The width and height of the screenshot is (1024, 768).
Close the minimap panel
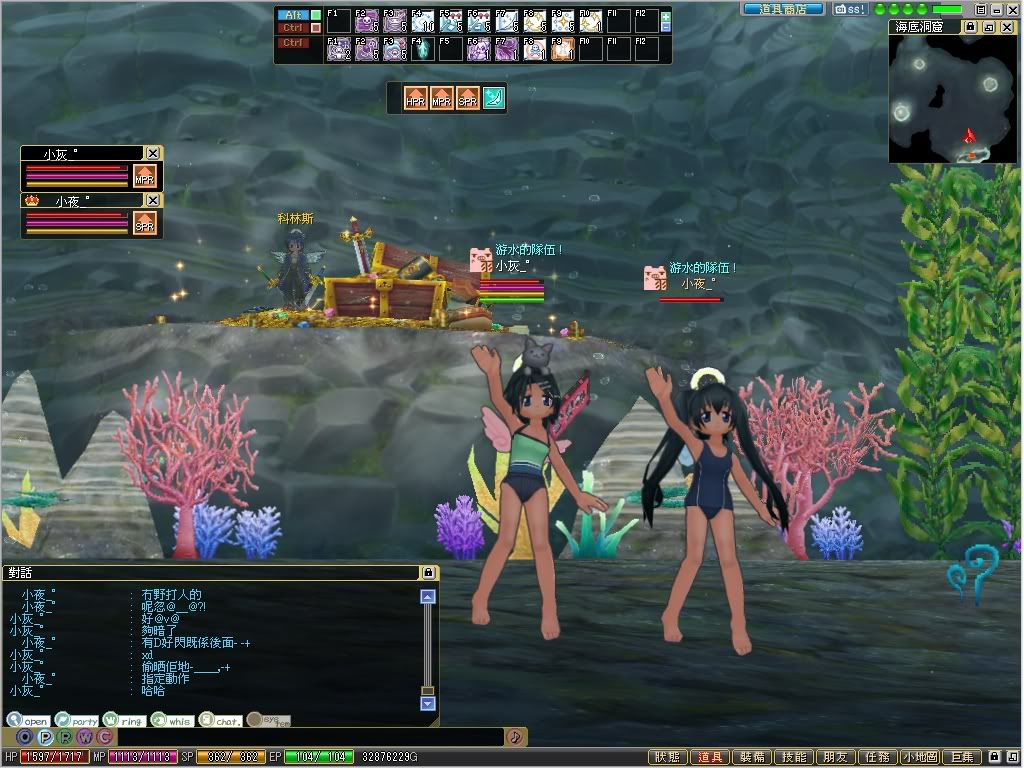(1009, 27)
